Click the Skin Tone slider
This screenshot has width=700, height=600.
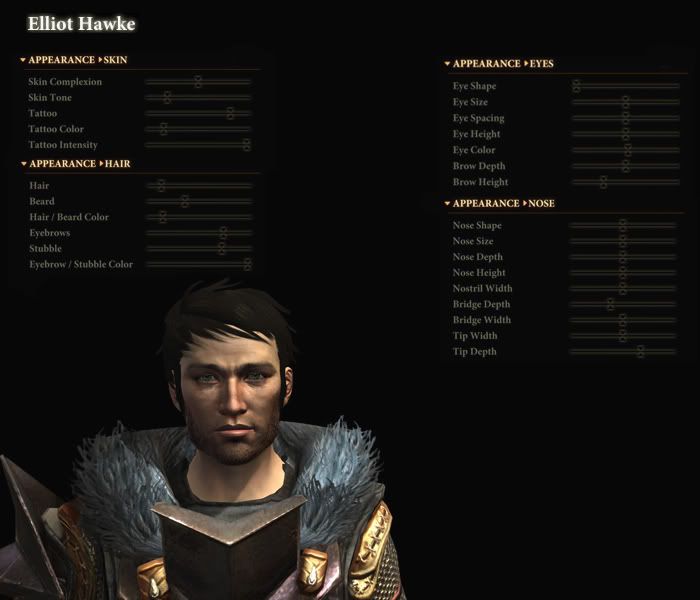pos(167,98)
